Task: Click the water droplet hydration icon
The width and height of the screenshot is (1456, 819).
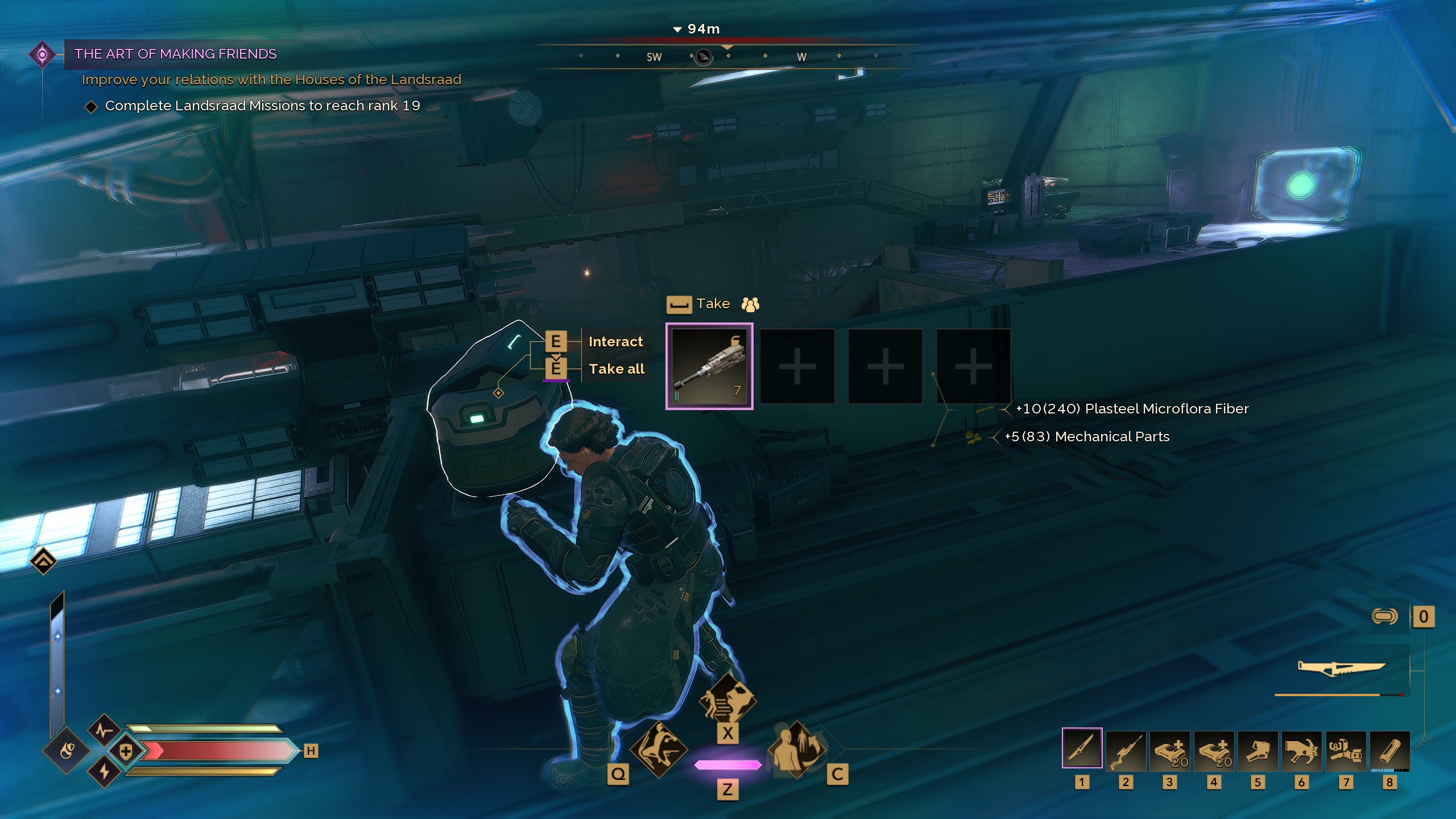Action: 67,751
